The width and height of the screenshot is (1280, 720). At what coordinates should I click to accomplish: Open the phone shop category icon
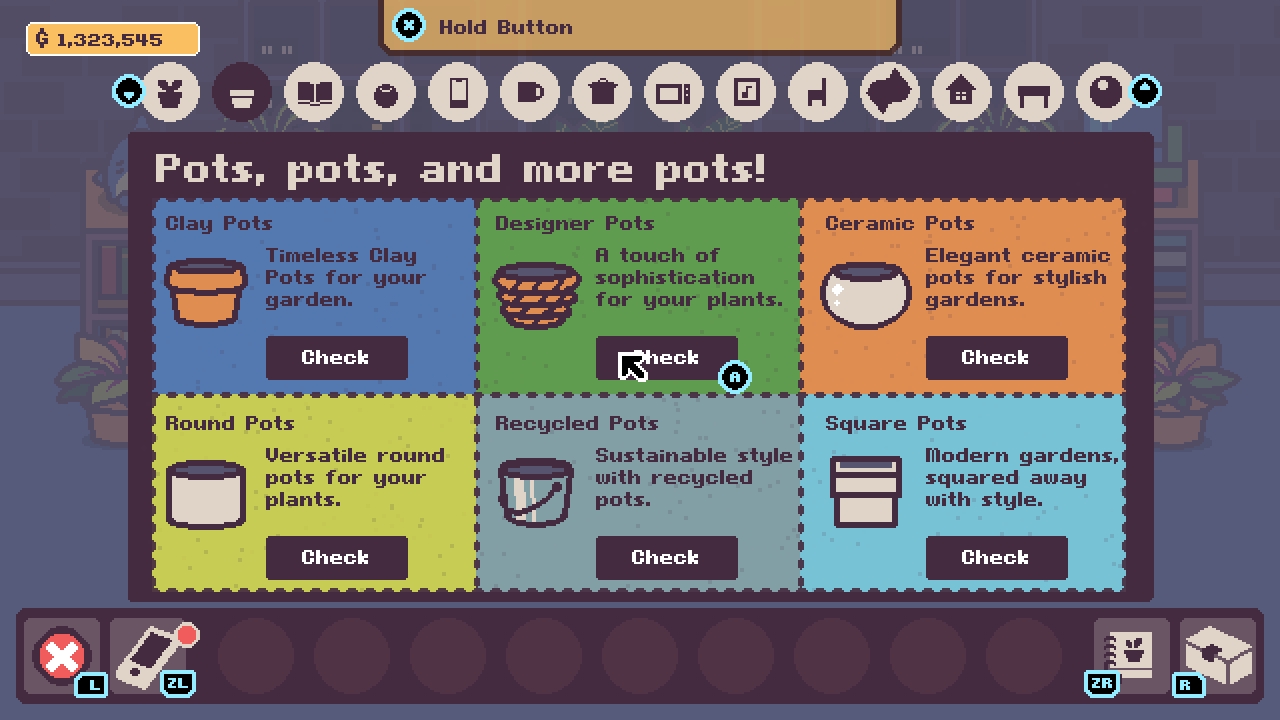click(457, 91)
